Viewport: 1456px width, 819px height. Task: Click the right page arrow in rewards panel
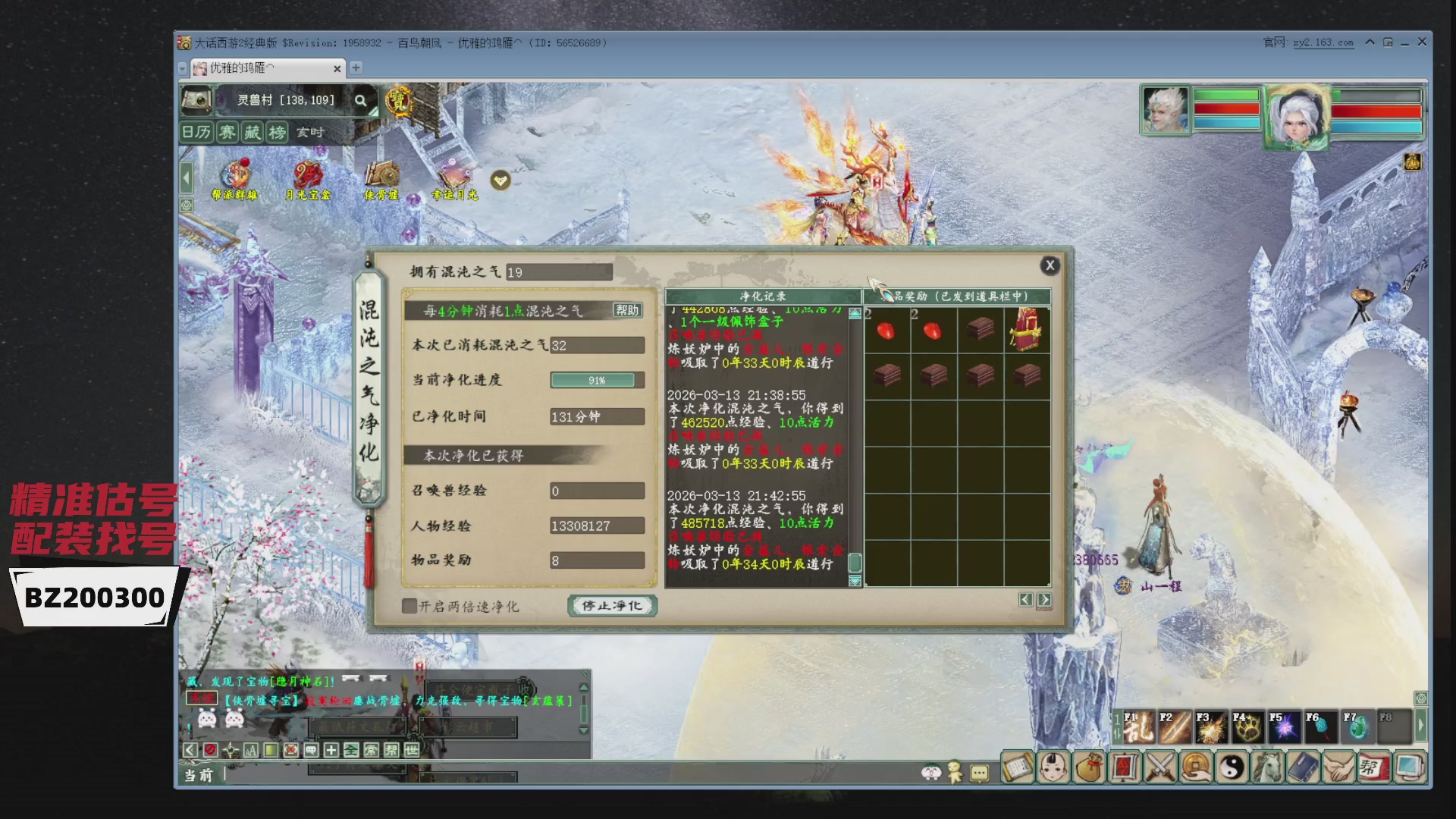pyautogui.click(x=1044, y=599)
